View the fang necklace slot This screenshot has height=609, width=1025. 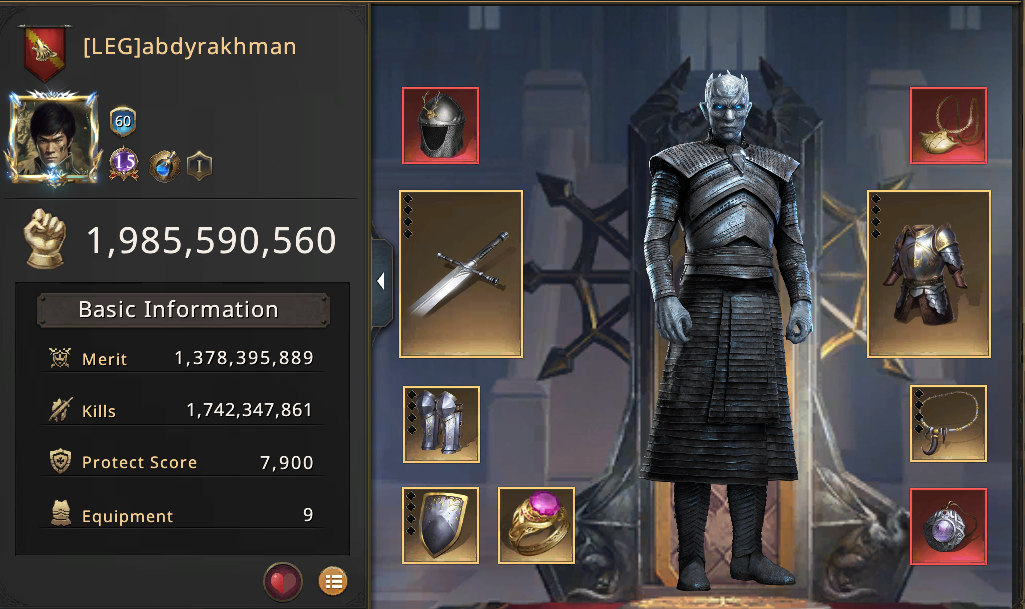[948, 424]
